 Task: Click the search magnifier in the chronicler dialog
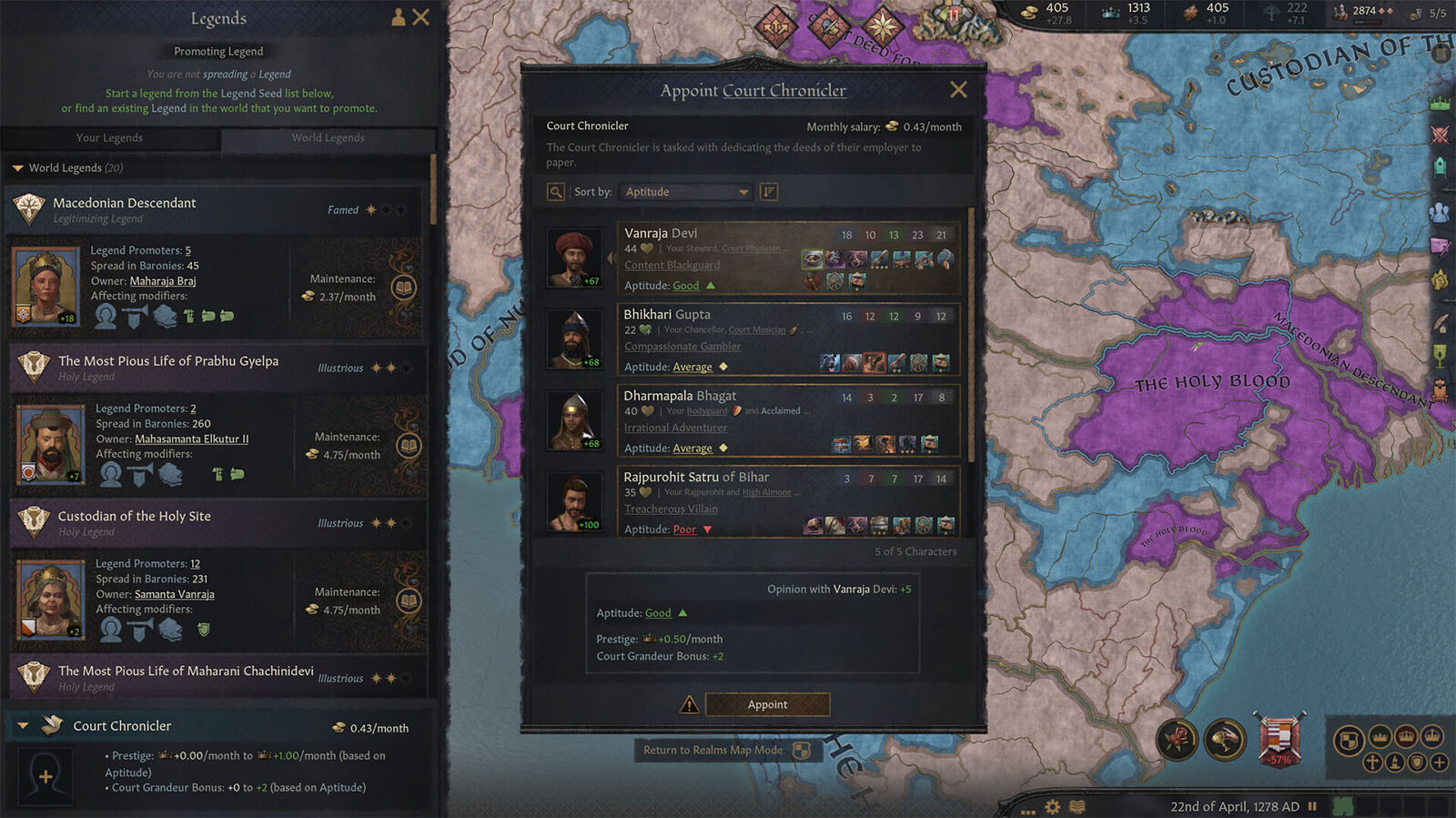click(x=556, y=192)
